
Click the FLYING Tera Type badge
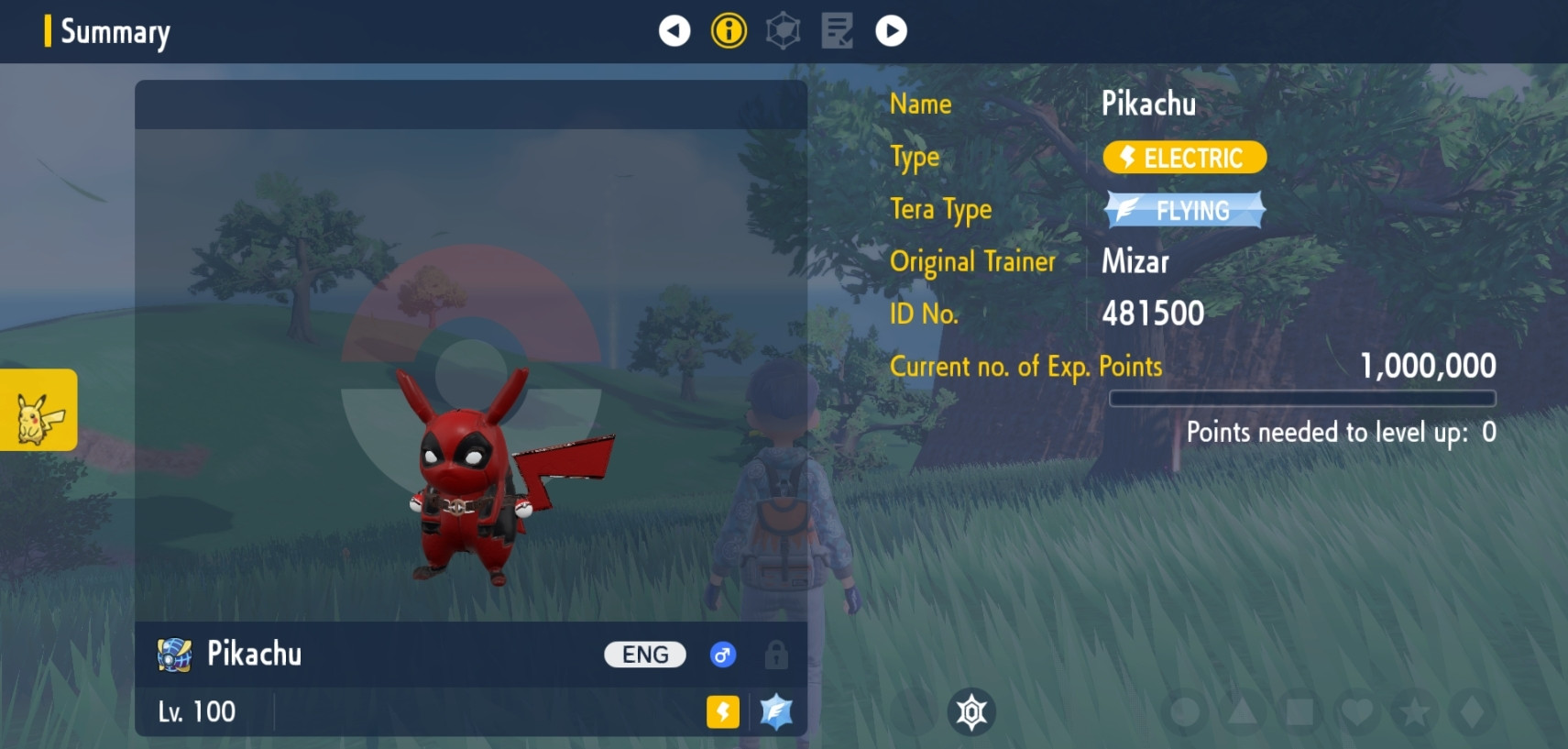(x=1183, y=210)
